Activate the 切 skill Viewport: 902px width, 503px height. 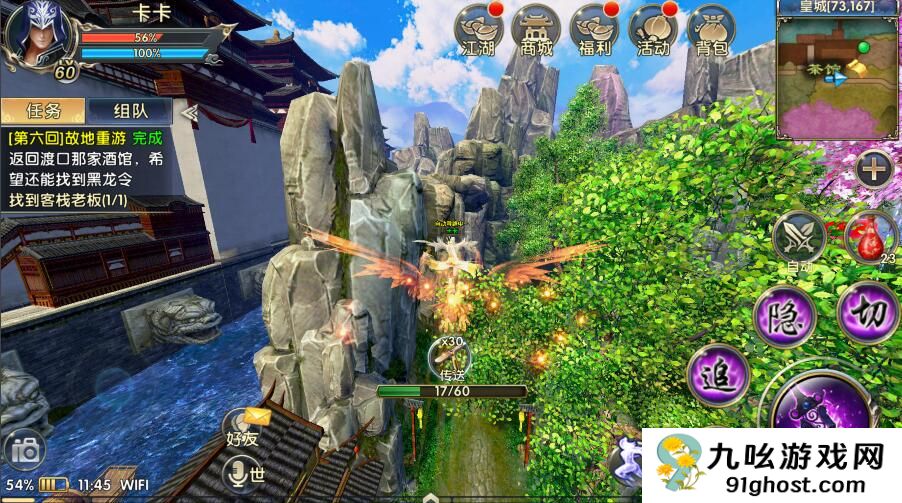pyautogui.click(x=865, y=313)
